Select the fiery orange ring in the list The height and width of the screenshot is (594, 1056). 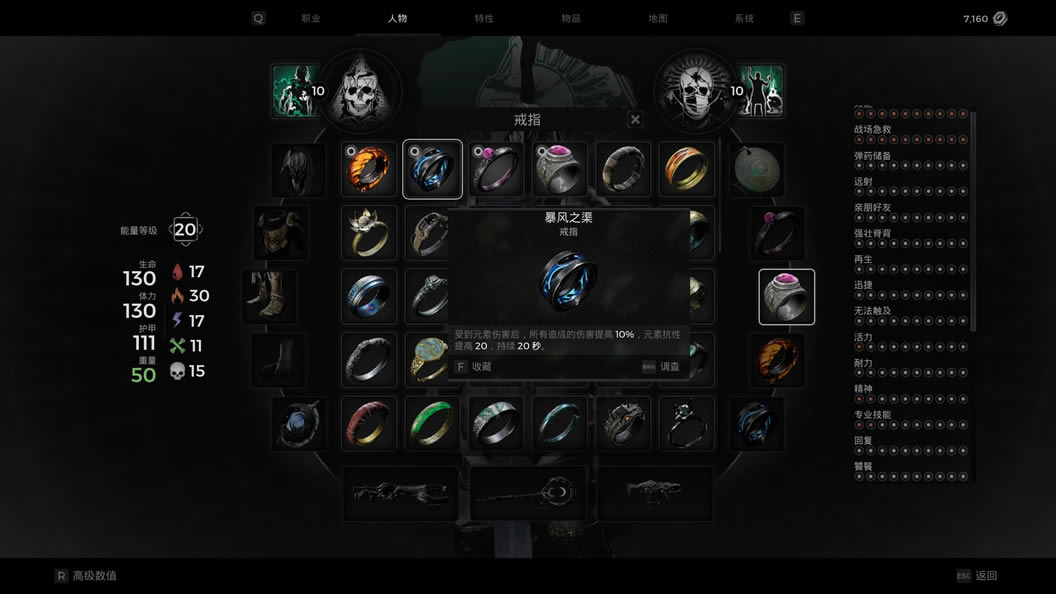(369, 169)
